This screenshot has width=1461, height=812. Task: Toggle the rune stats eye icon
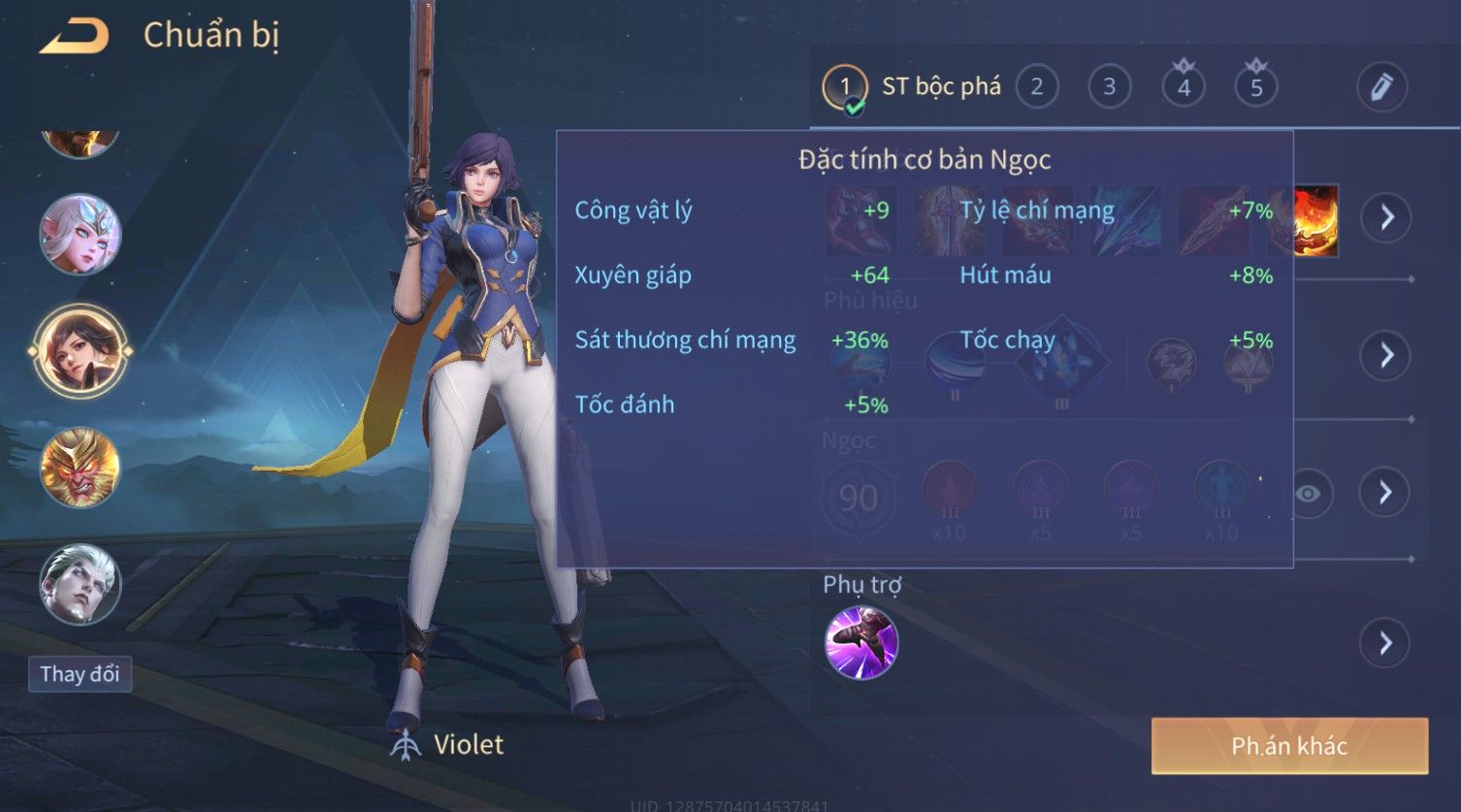point(1308,494)
